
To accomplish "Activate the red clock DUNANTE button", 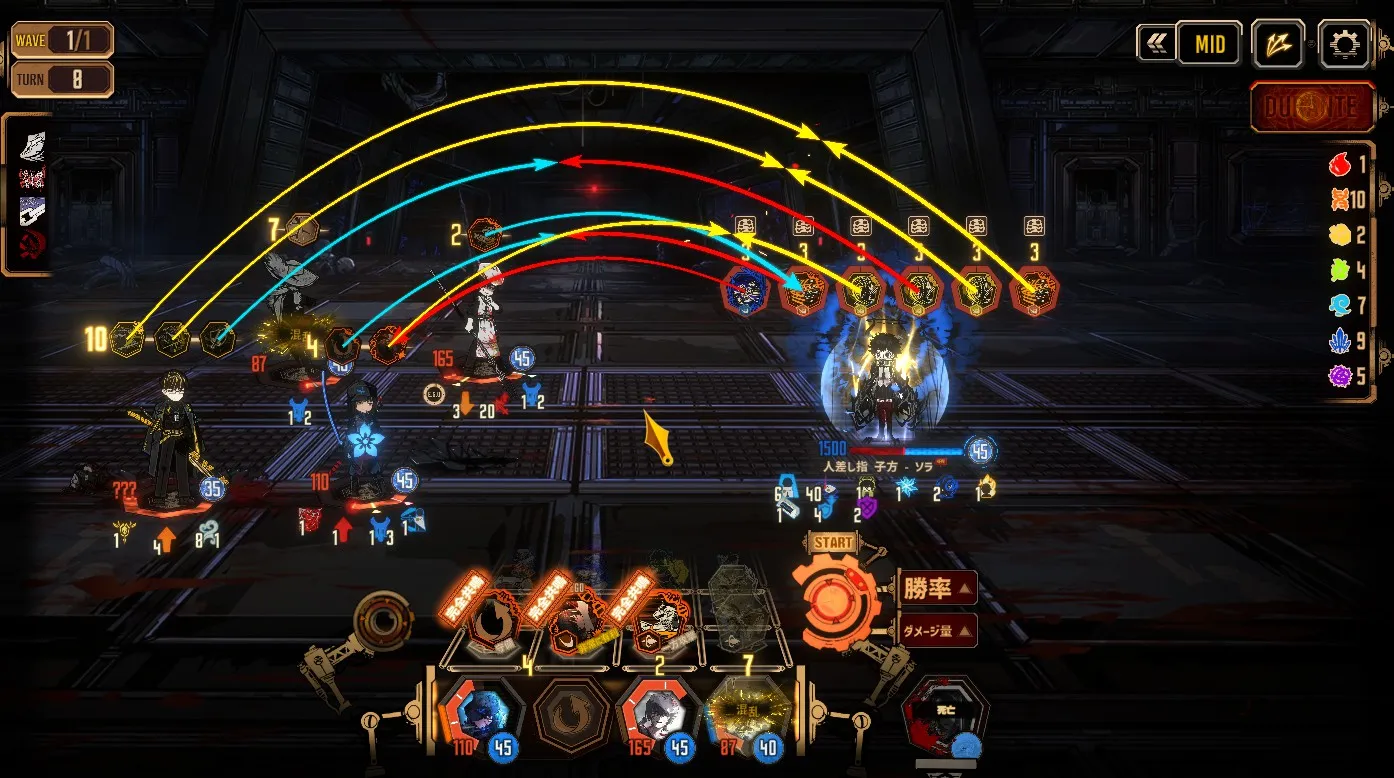I will (x=1313, y=107).
